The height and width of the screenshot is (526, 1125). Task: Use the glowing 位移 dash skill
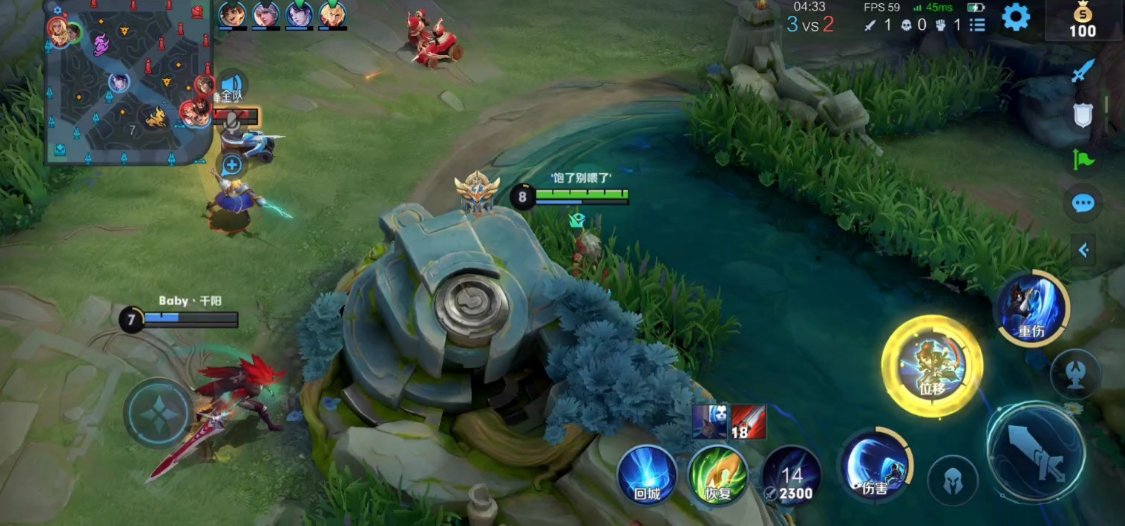click(x=931, y=366)
